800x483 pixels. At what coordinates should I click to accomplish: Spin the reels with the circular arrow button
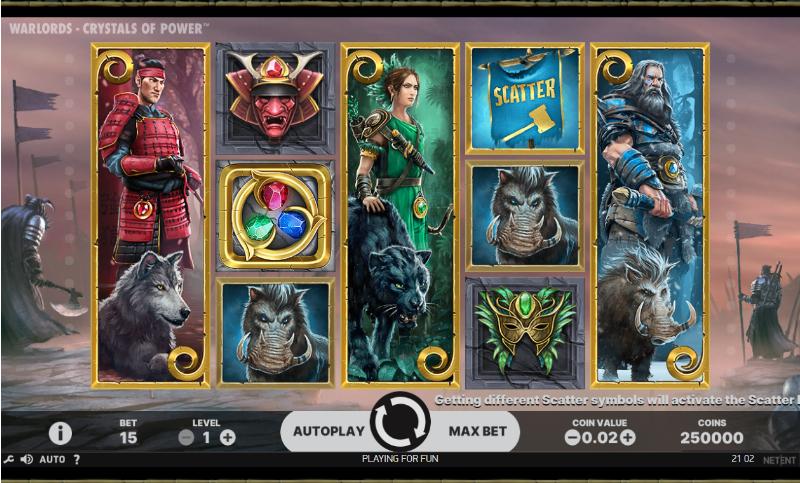click(400, 423)
